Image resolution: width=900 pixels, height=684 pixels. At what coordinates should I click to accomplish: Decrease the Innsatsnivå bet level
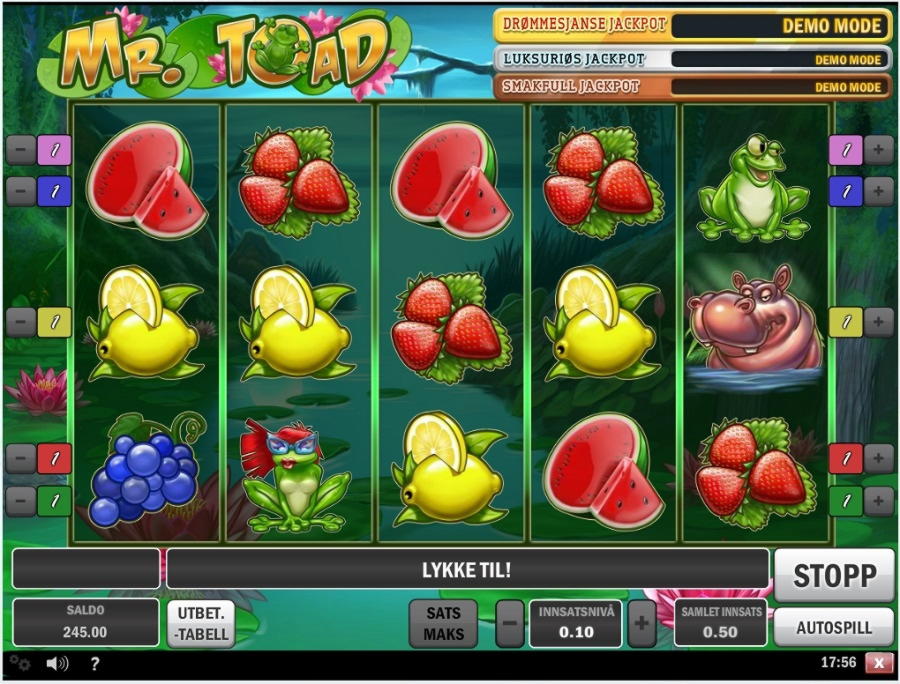tap(509, 625)
